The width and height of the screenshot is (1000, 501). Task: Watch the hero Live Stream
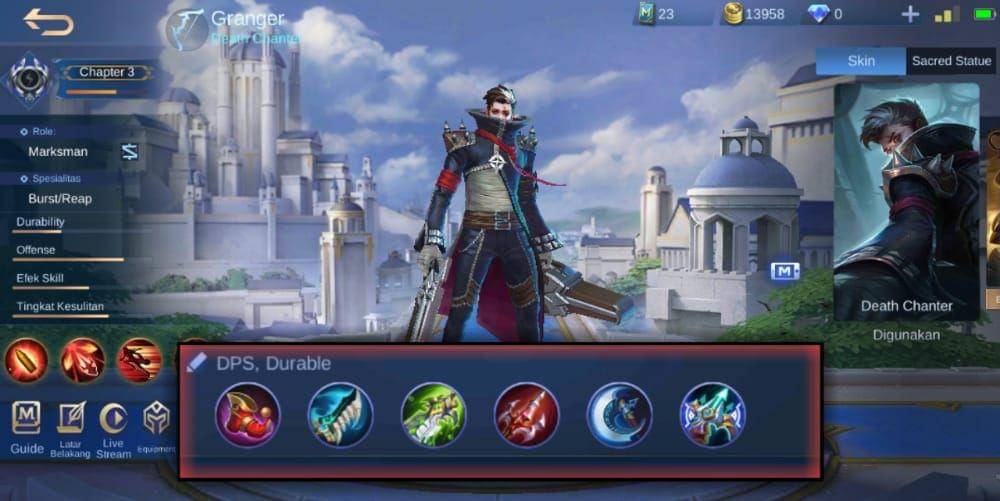coord(113,427)
